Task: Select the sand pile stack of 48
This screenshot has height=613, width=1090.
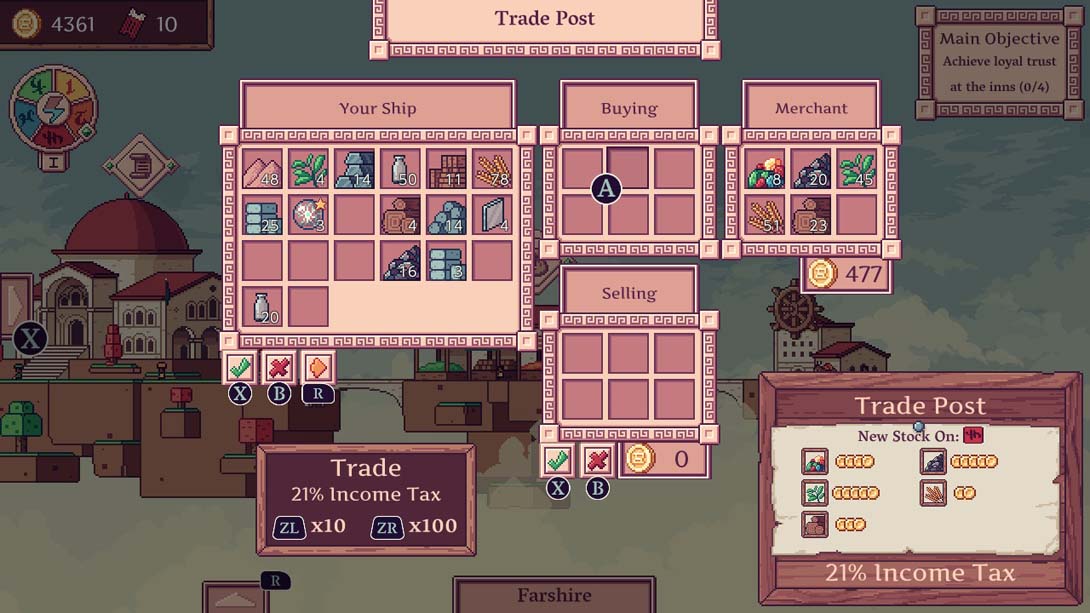Action: click(x=262, y=169)
